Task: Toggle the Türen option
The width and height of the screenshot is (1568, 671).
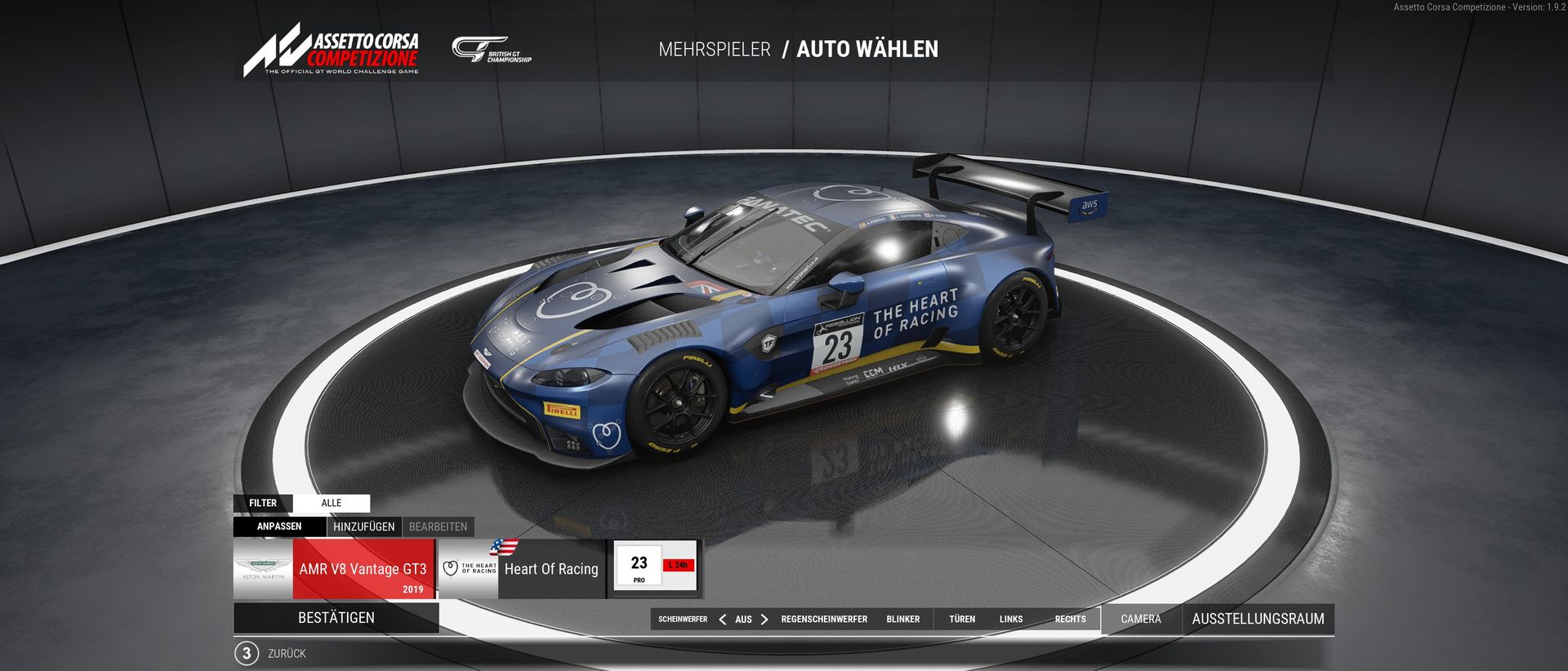Action: click(962, 620)
